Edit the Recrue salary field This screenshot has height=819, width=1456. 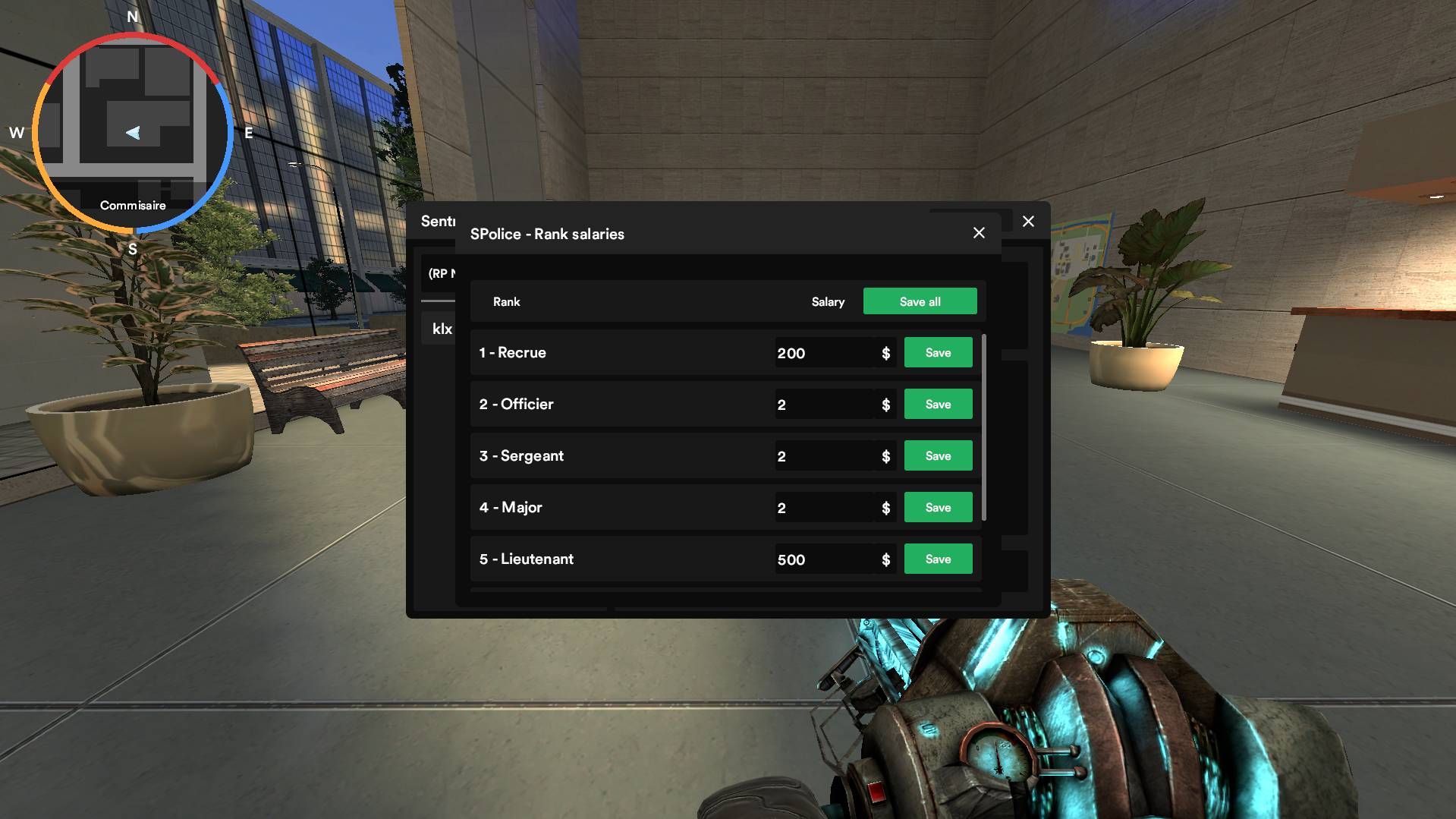824,353
